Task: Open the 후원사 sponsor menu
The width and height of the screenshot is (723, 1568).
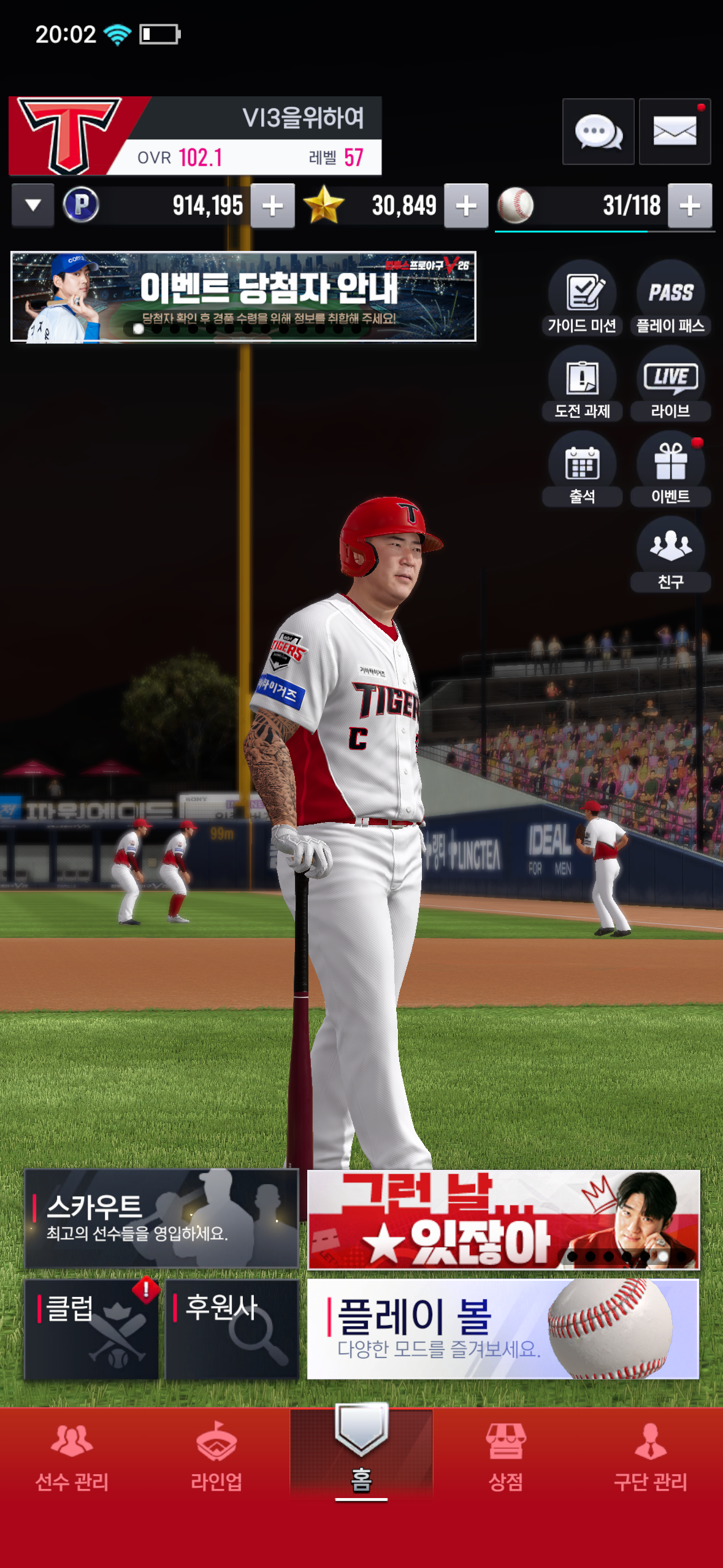Action: click(x=232, y=1329)
